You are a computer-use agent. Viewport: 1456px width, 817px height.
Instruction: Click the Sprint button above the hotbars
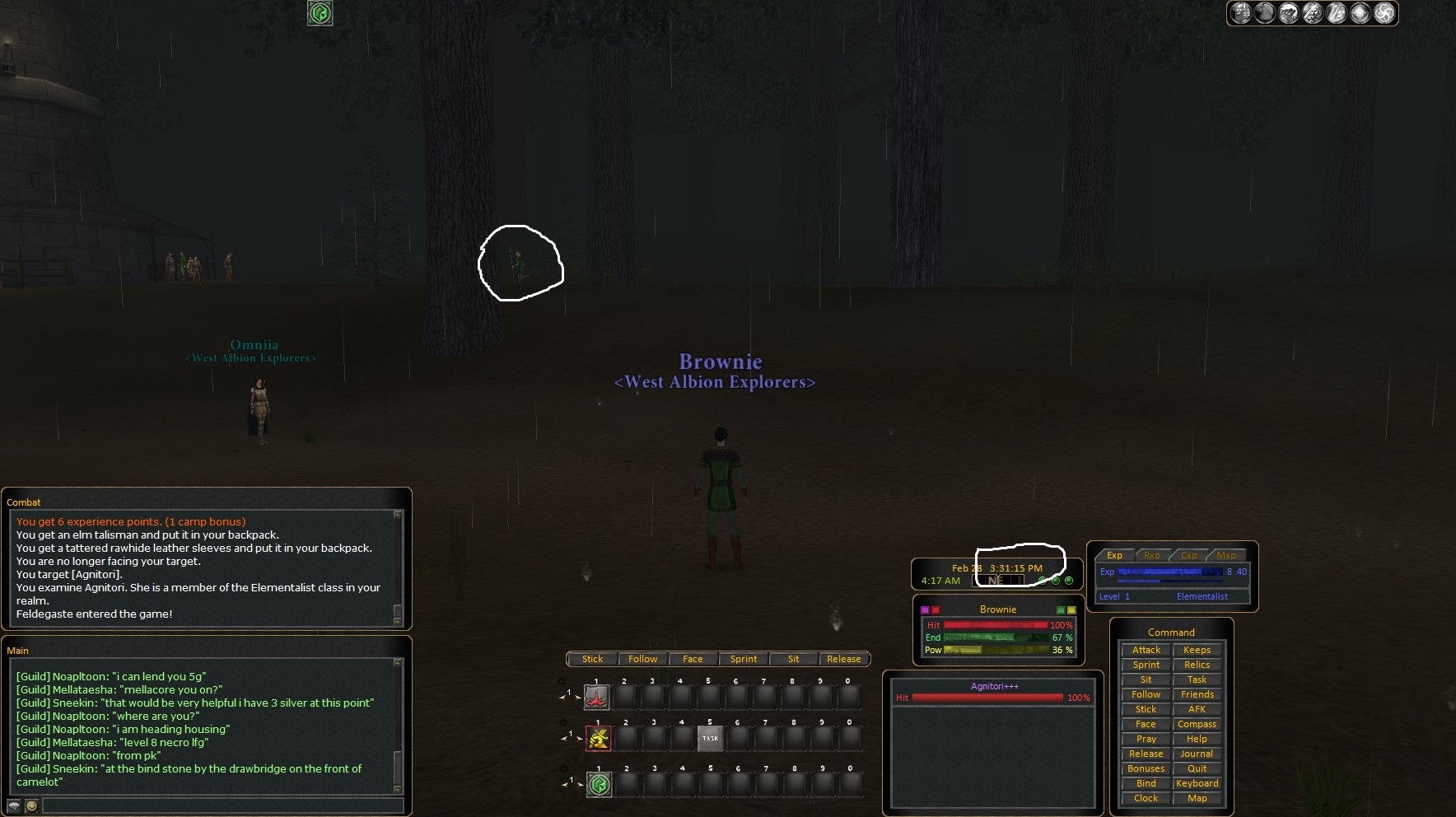743,659
